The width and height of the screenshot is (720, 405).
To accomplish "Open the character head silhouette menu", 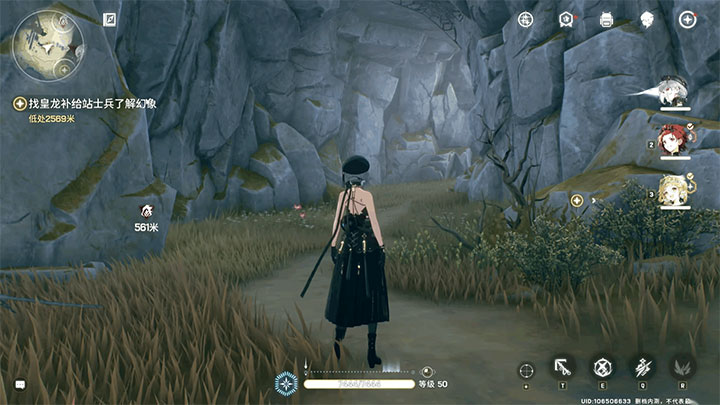I will tap(647, 19).
